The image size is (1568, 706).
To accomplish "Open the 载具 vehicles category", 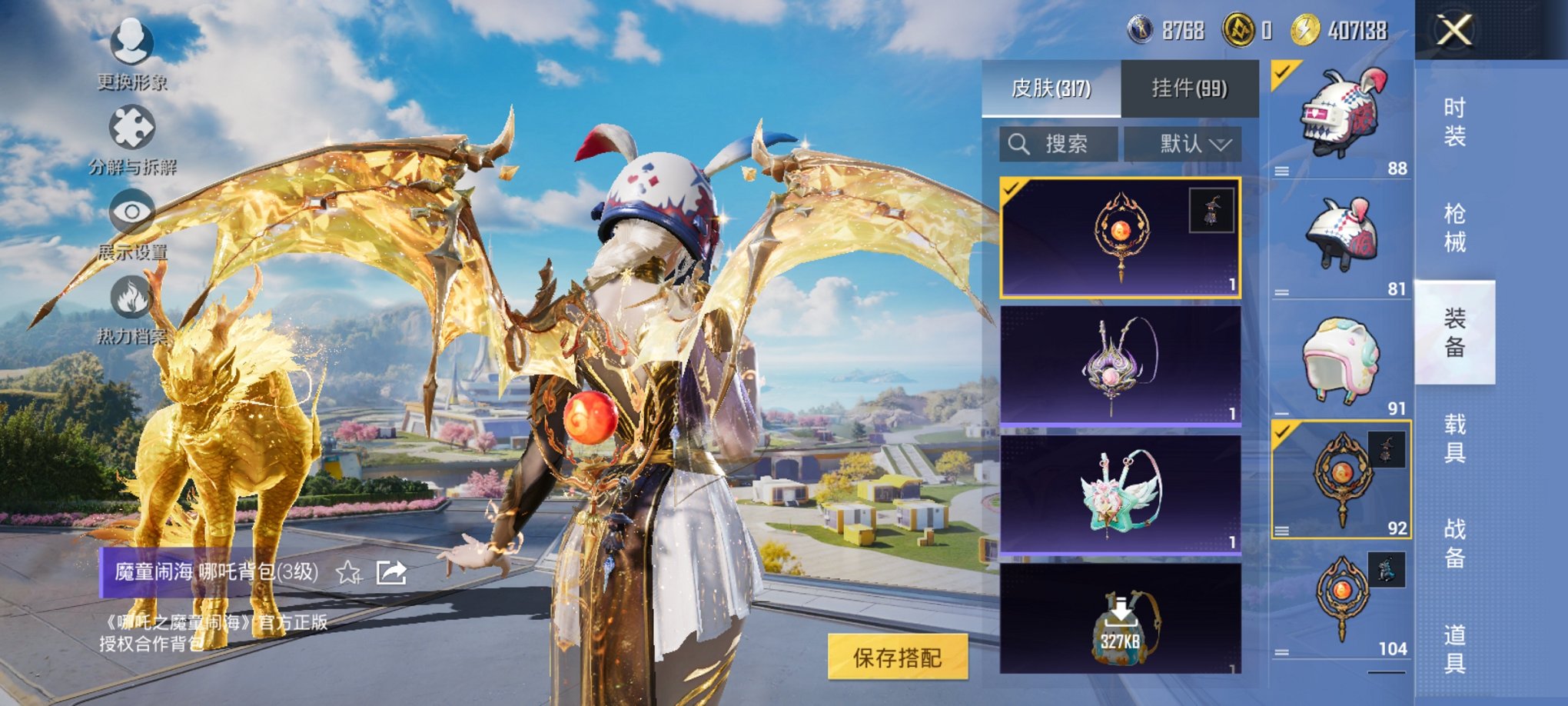I will [1454, 438].
